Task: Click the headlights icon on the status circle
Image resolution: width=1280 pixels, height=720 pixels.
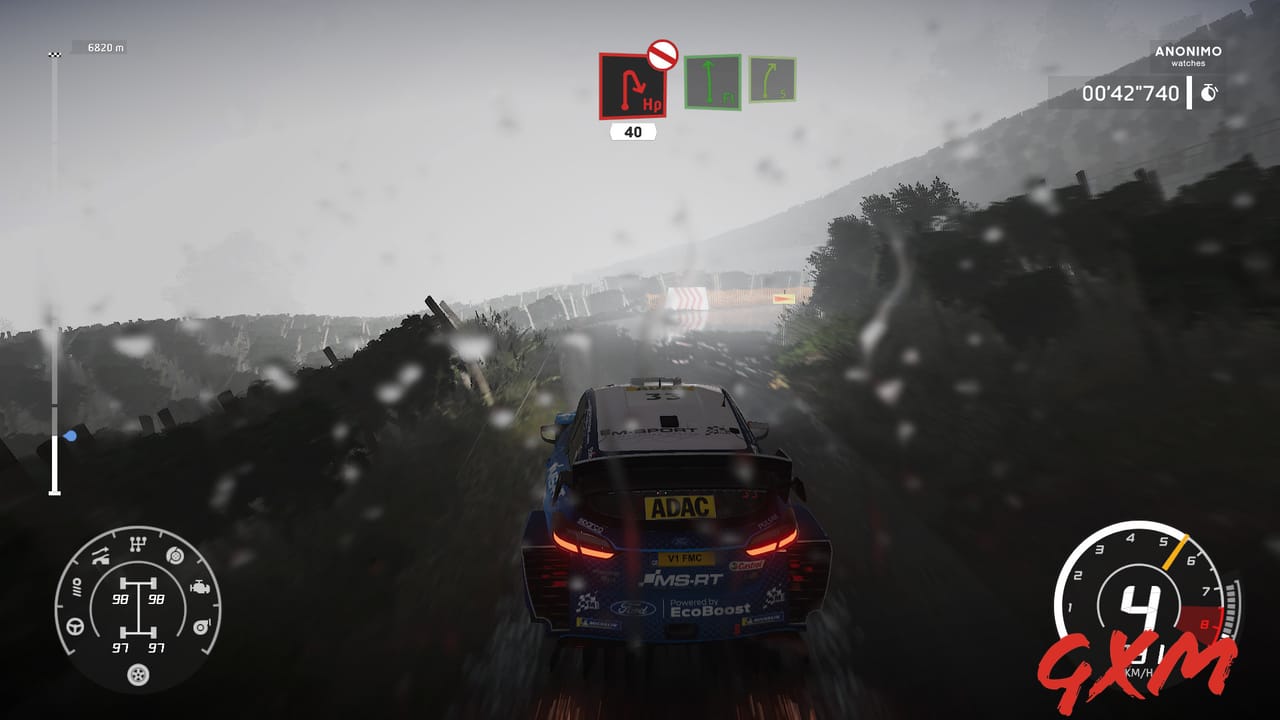Action: [78, 587]
